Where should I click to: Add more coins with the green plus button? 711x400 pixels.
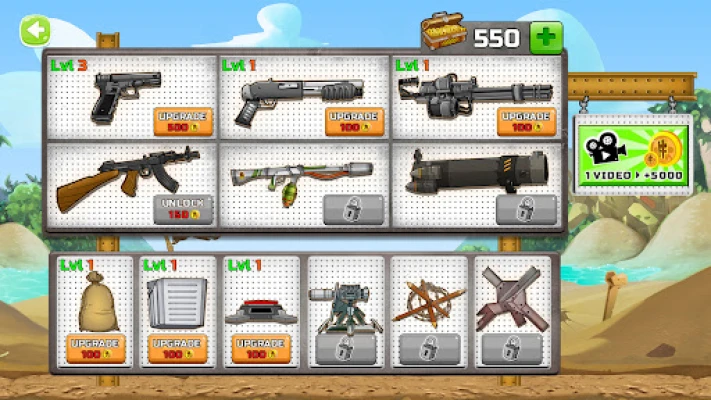point(546,38)
